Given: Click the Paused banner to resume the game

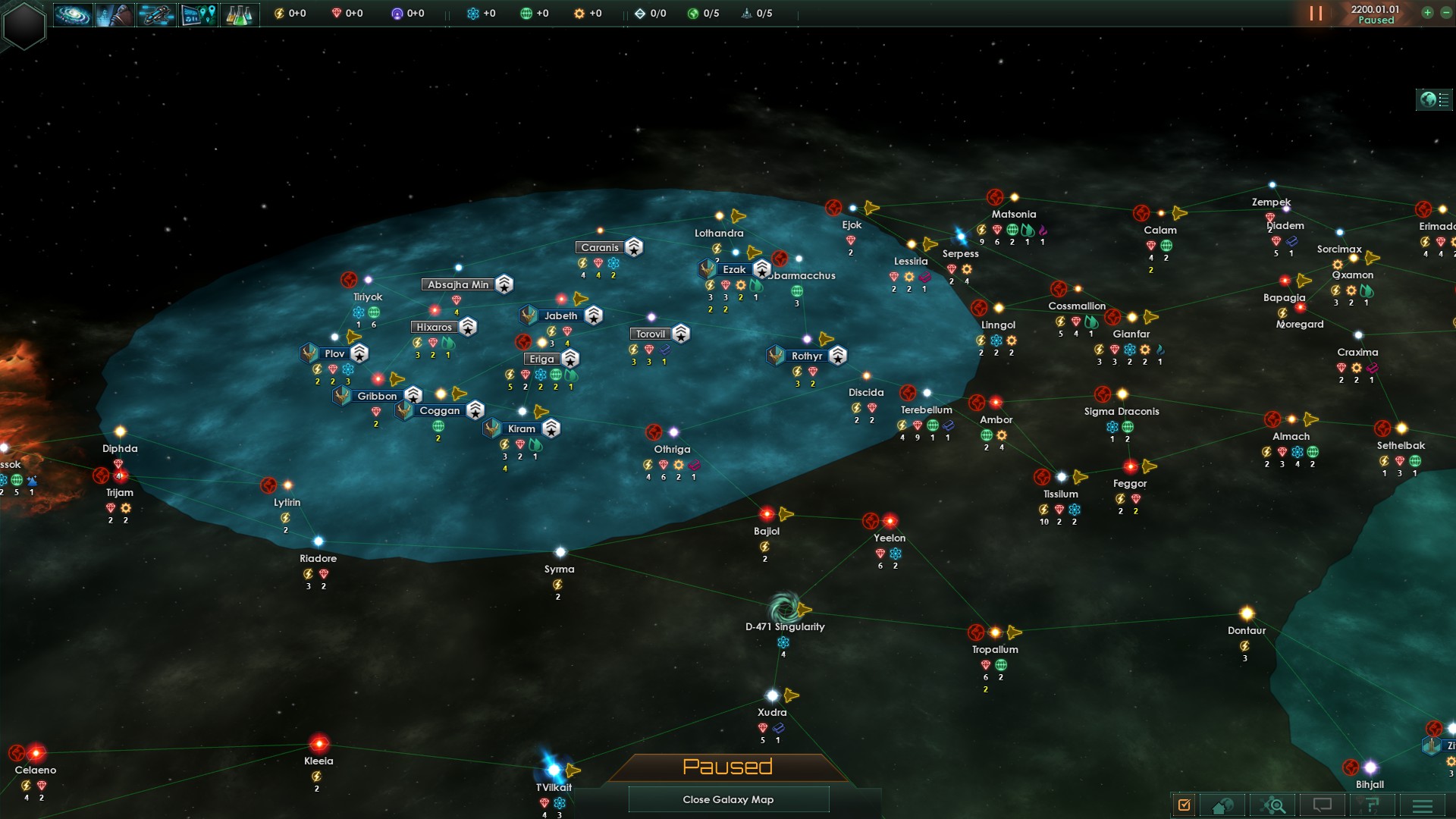Looking at the screenshot, I should click(727, 767).
